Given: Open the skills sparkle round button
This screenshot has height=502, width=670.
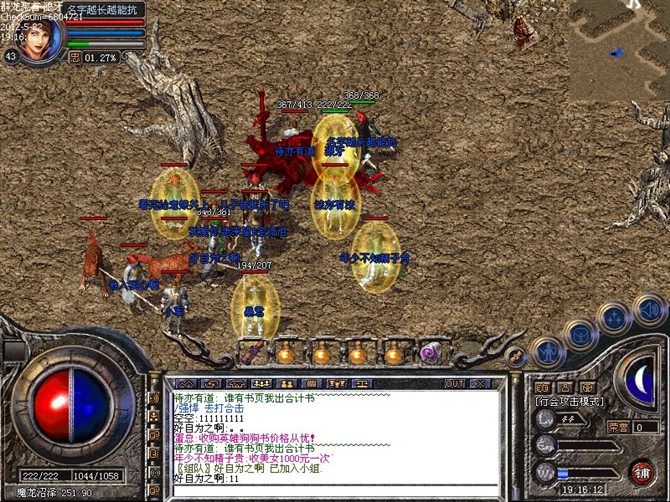Looking at the screenshot, I should (x=613, y=319).
